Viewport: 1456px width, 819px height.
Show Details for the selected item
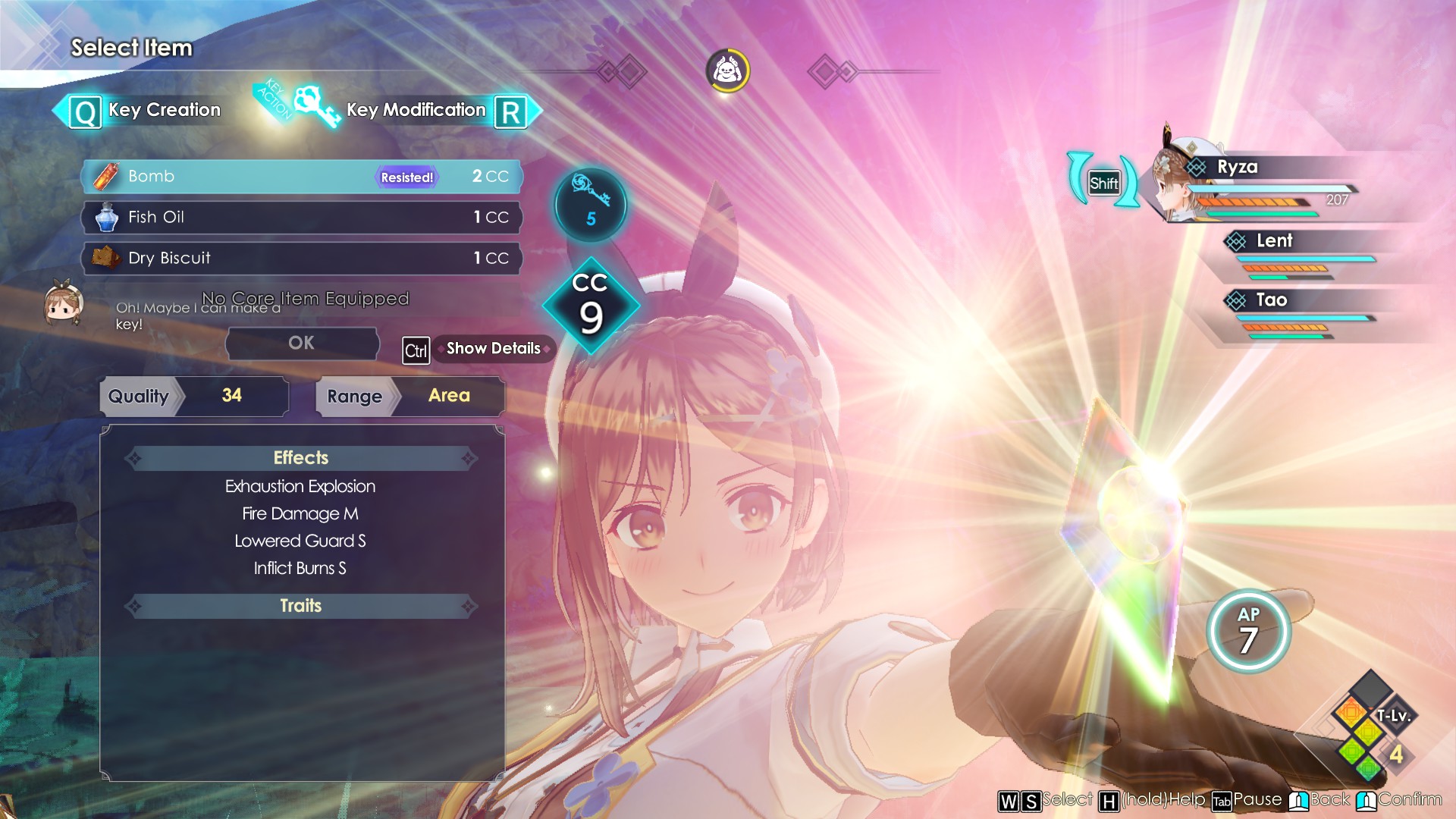(493, 349)
